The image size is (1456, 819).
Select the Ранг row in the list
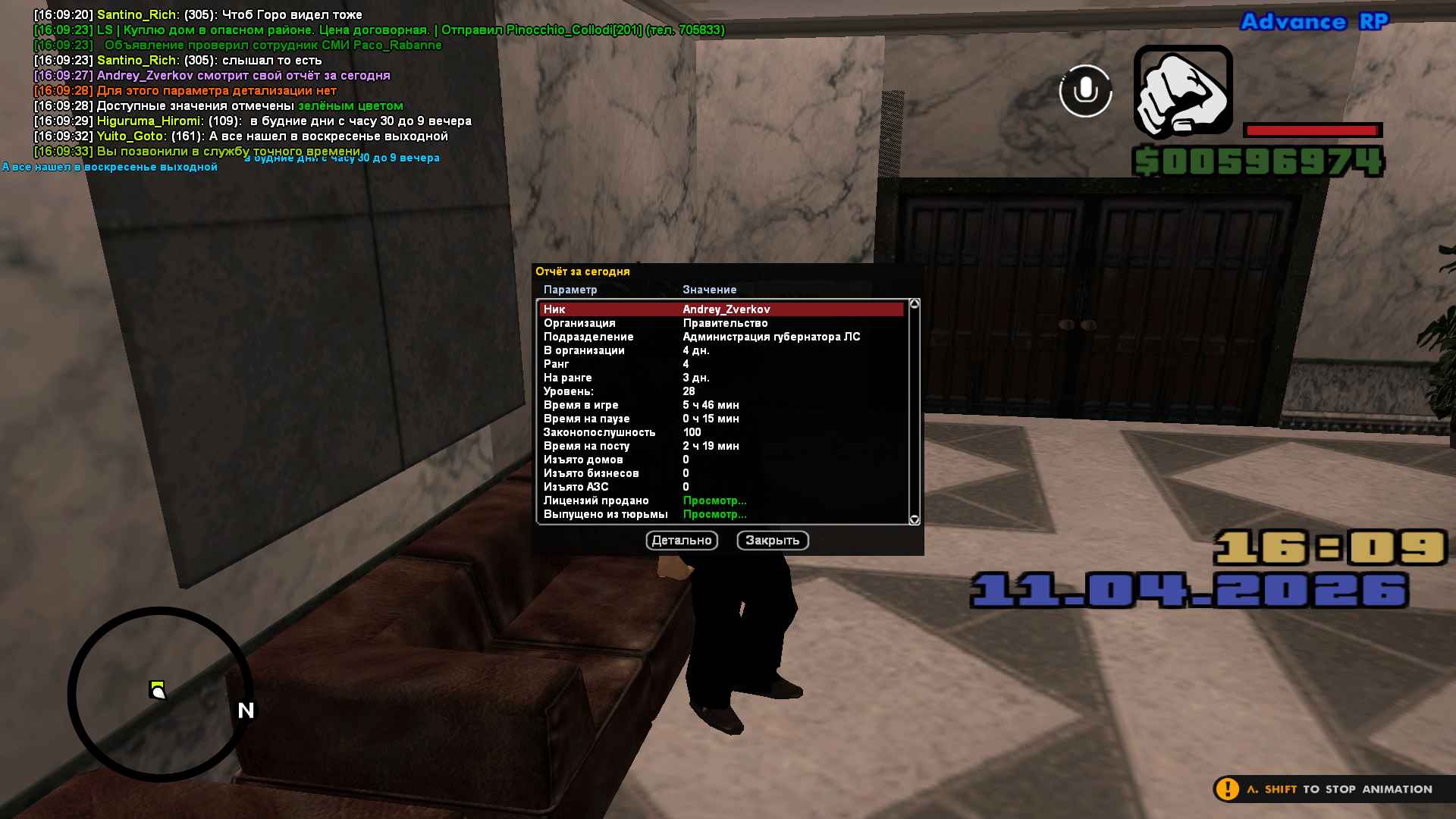click(720, 364)
